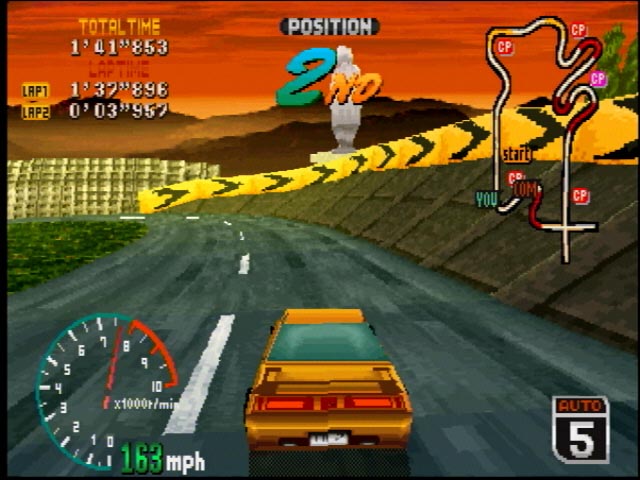Select the pink CP checkpoint marker

tap(598, 78)
